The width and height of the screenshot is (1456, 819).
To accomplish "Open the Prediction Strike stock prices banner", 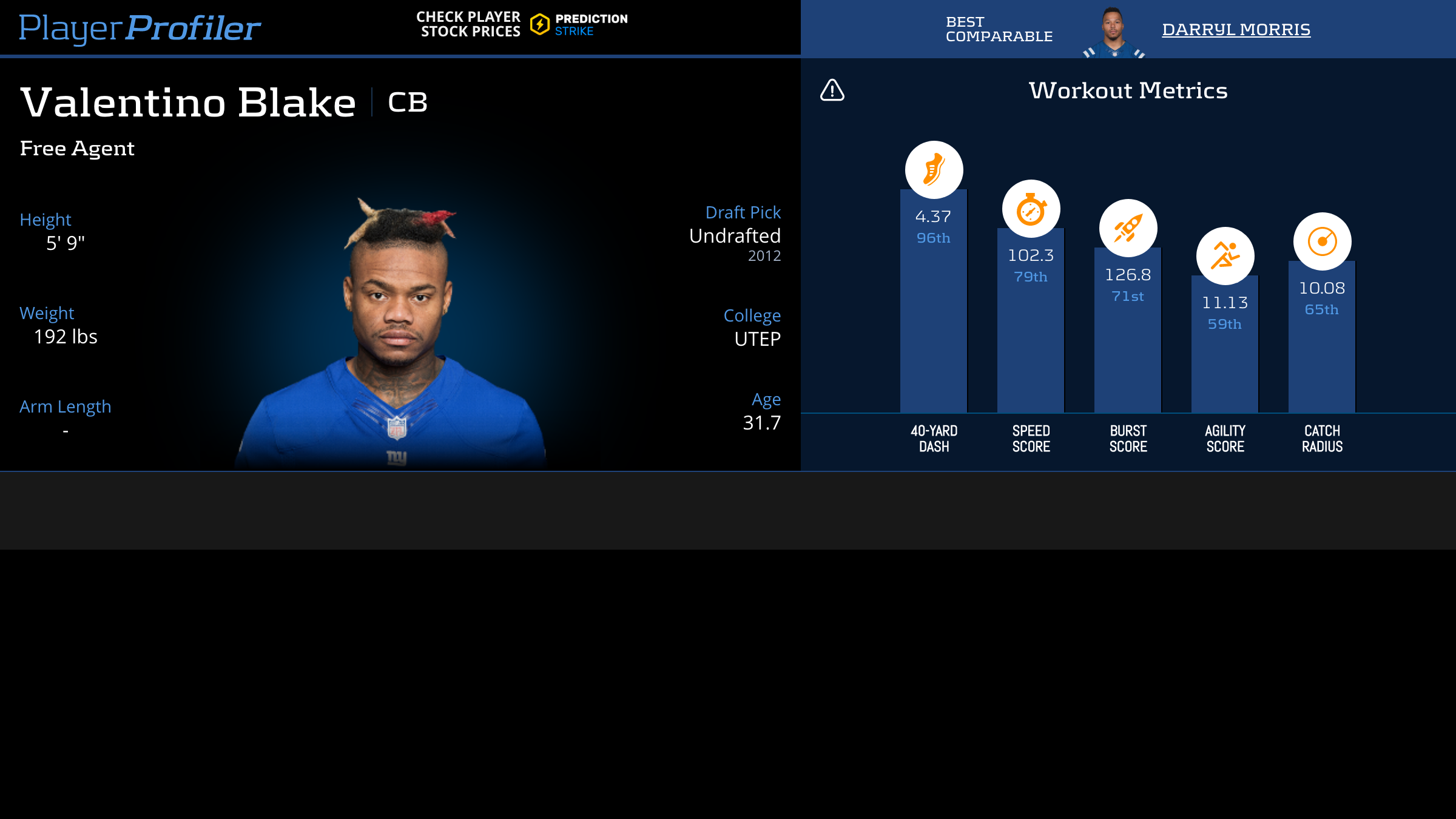I will tap(522, 24).
